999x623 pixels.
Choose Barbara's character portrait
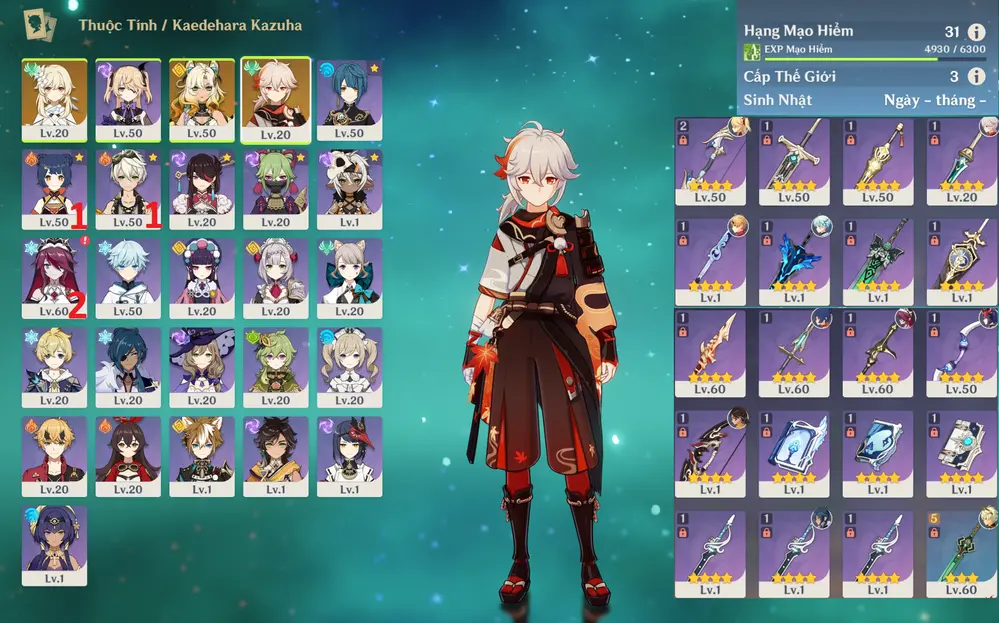point(349,367)
